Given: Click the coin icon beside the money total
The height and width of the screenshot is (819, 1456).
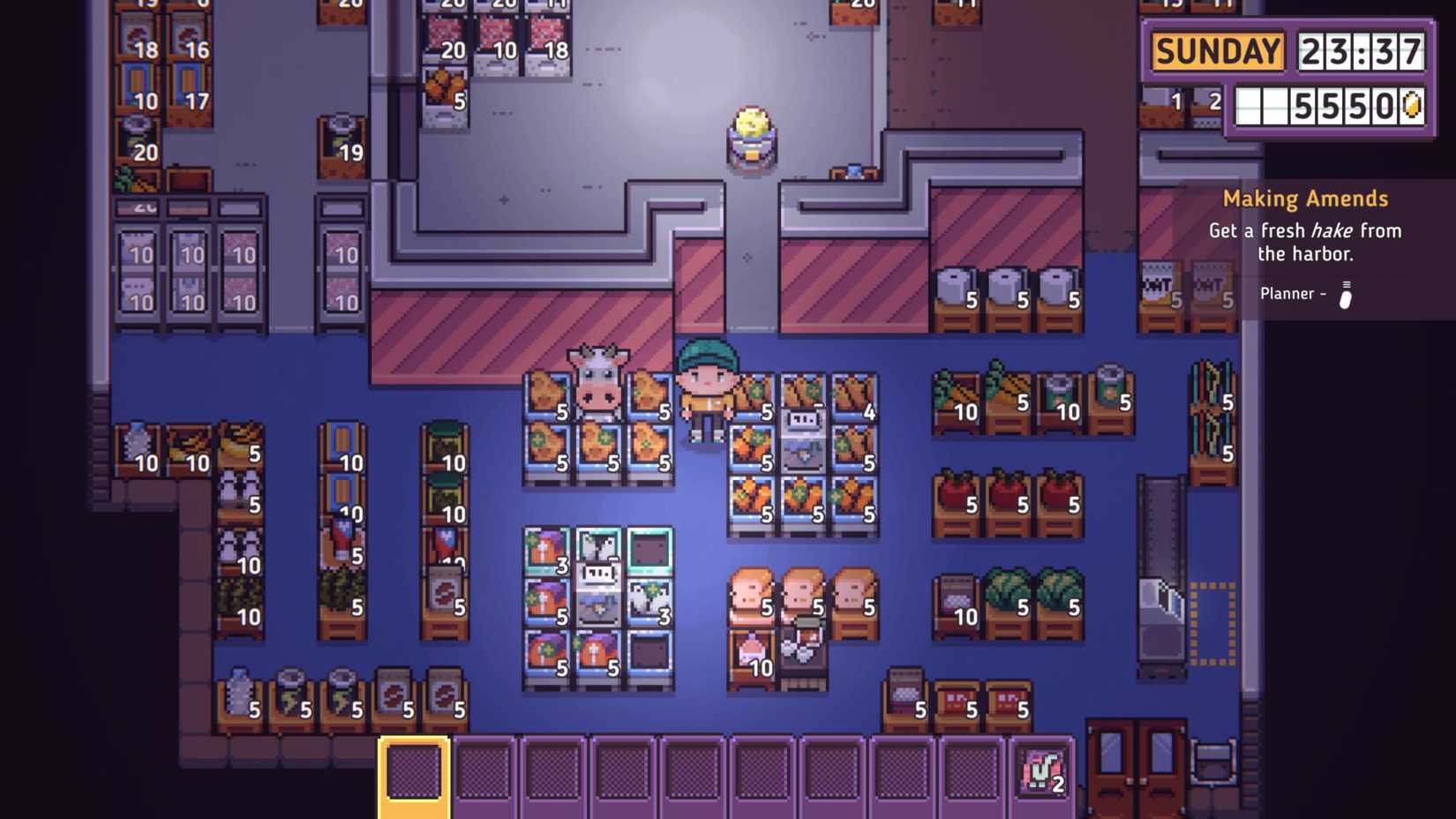Looking at the screenshot, I should click(x=1409, y=105).
